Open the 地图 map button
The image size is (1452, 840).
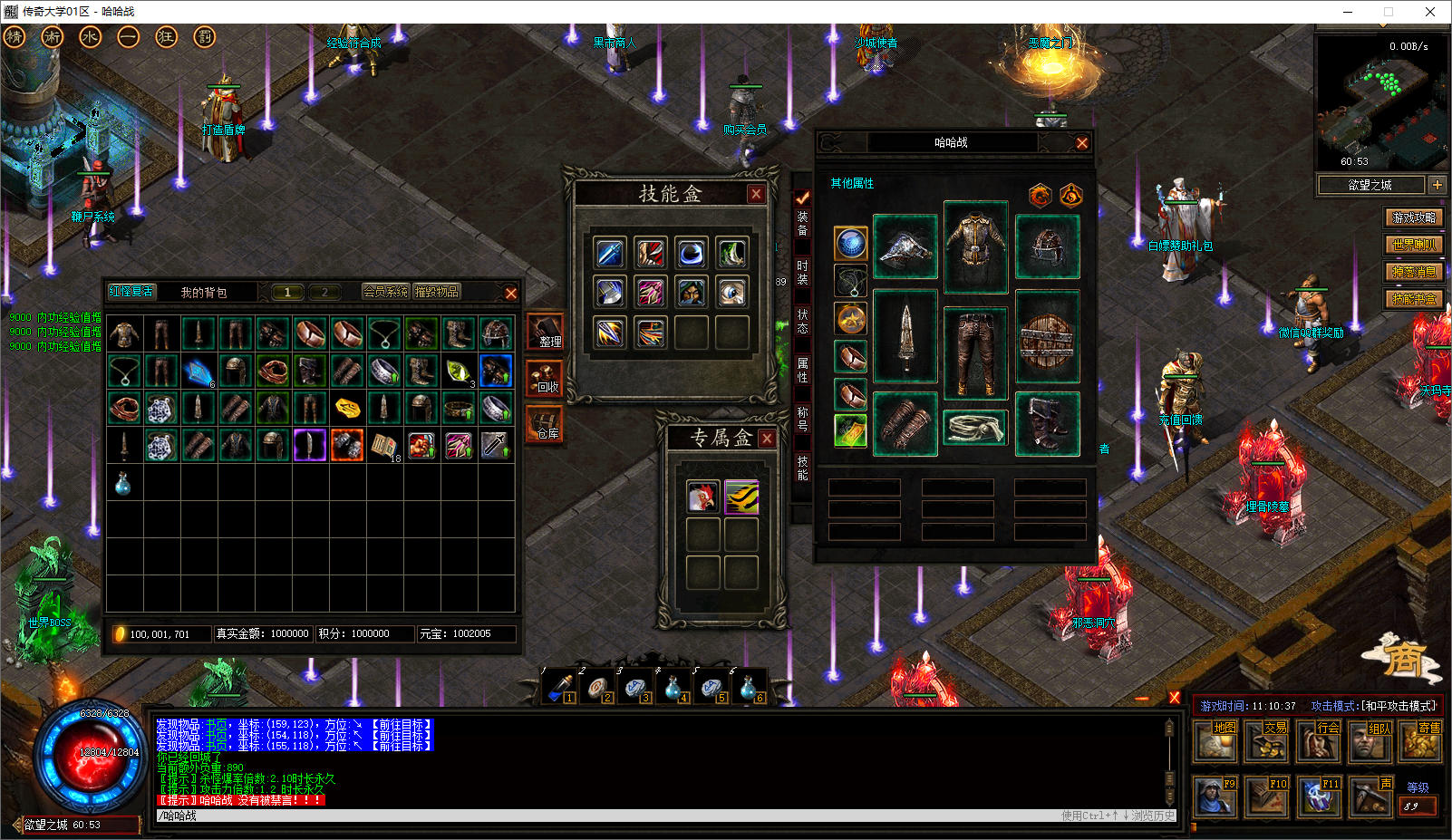(1215, 741)
